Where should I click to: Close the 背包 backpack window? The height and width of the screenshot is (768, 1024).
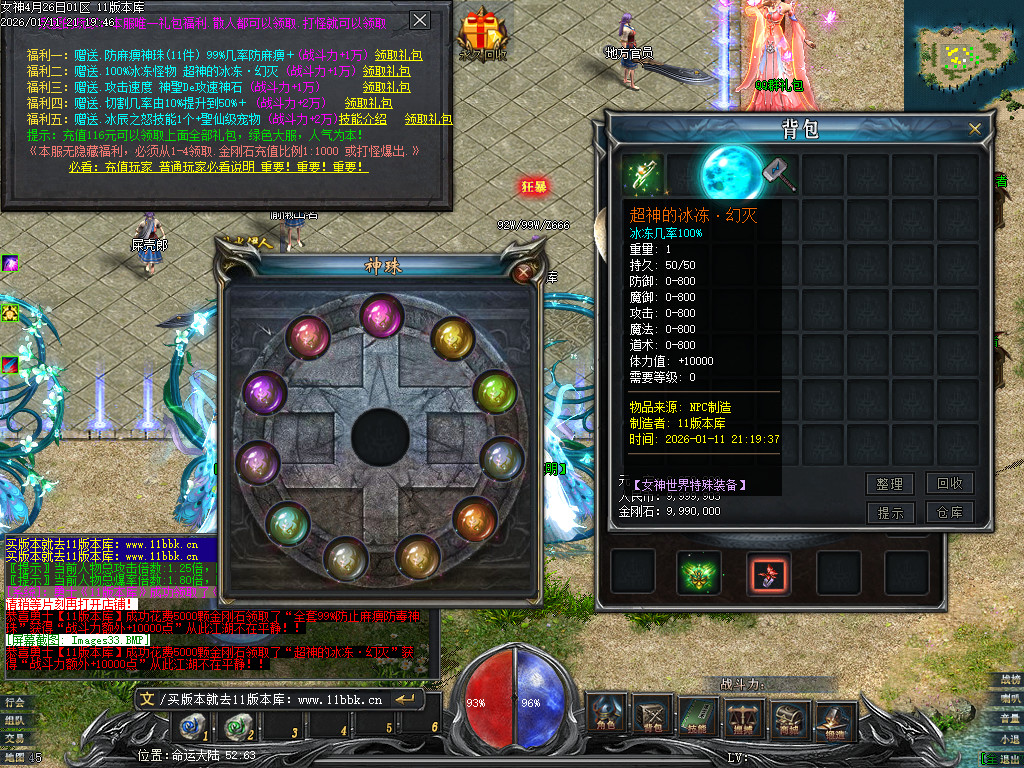coord(975,129)
